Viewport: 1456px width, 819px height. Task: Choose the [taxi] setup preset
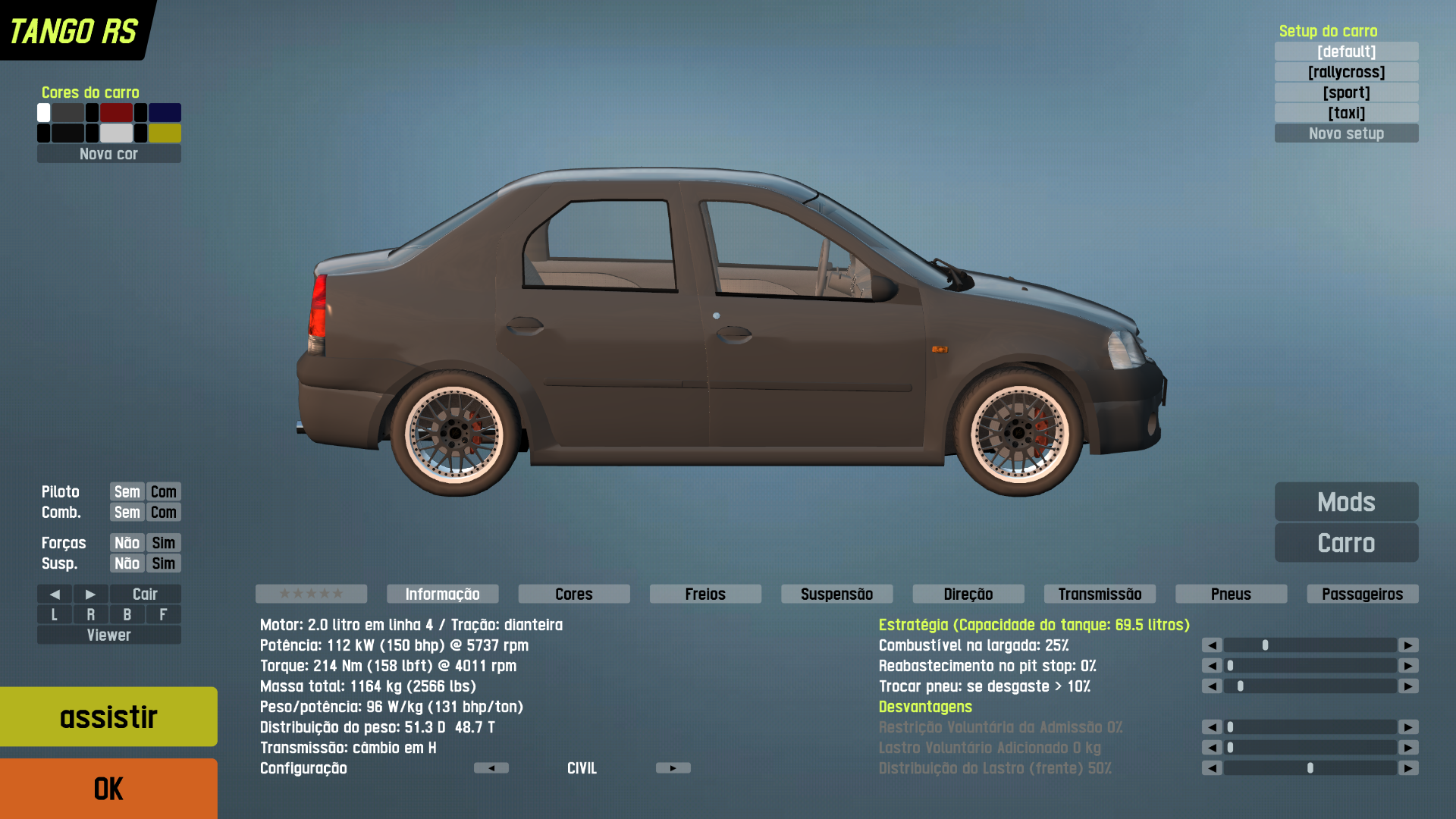(1346, 113)
